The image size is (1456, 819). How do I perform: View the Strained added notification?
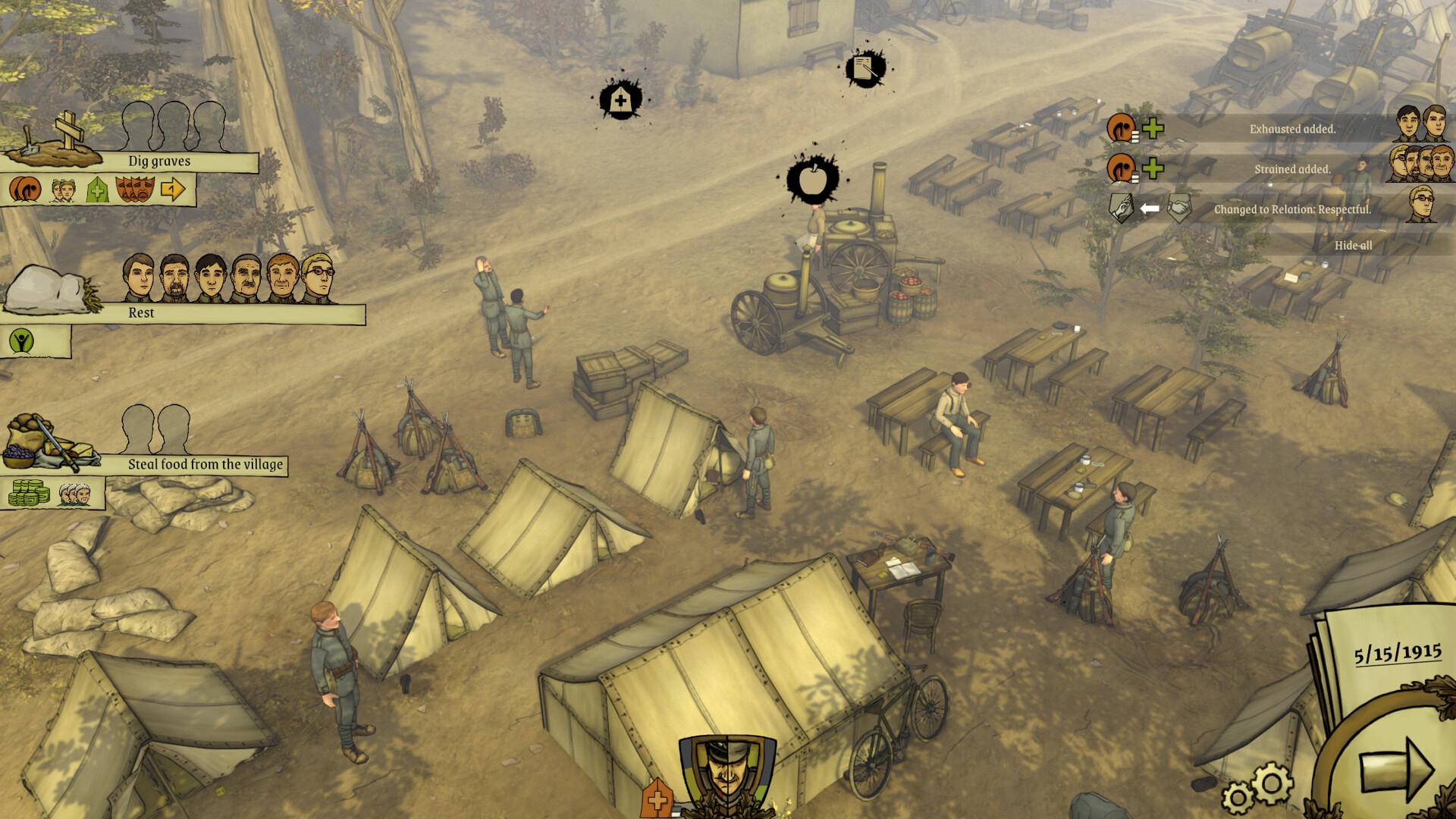[x=1292, y=169]
